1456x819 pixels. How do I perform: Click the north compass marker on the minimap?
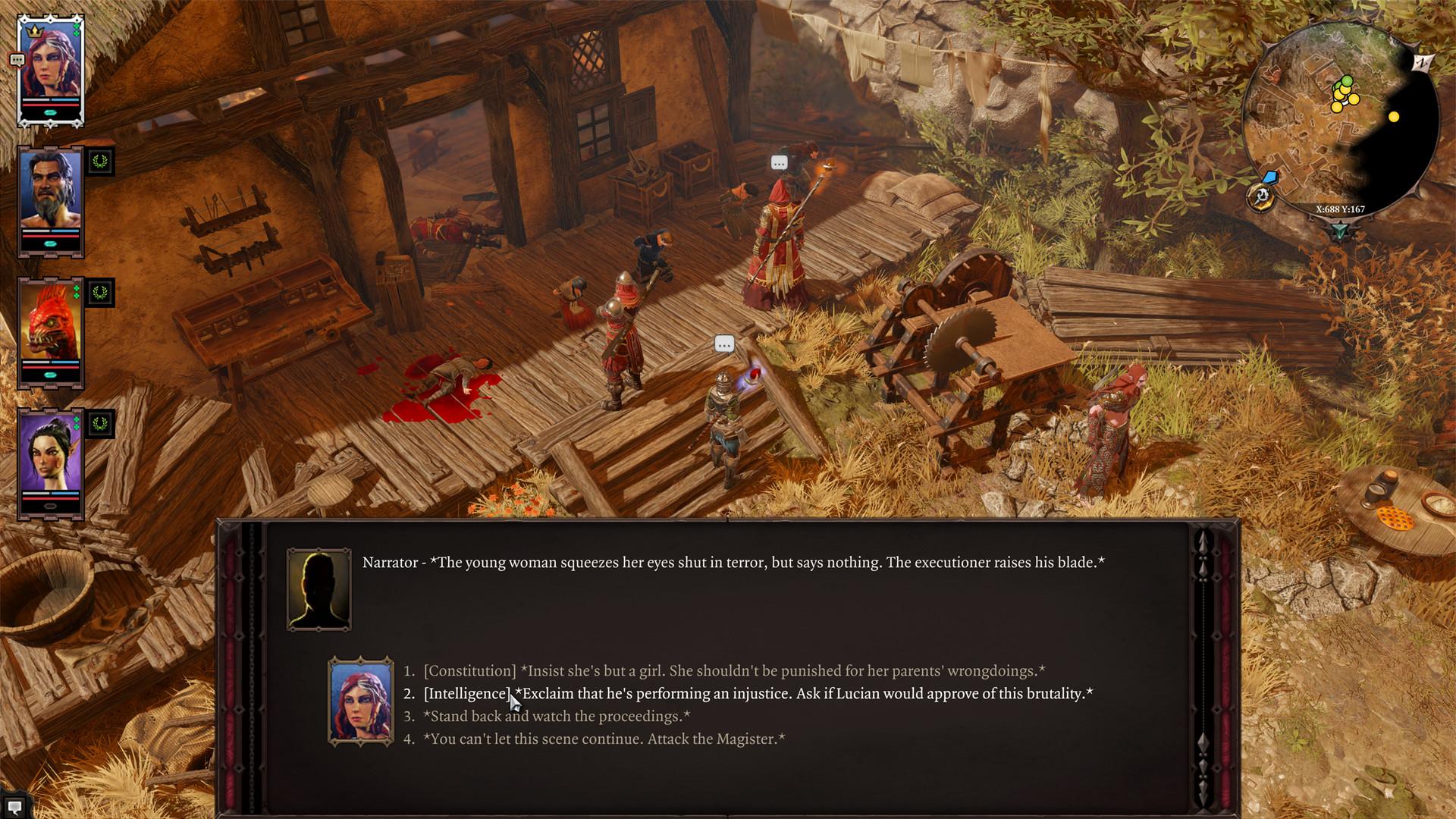[x=1422, y=63]
